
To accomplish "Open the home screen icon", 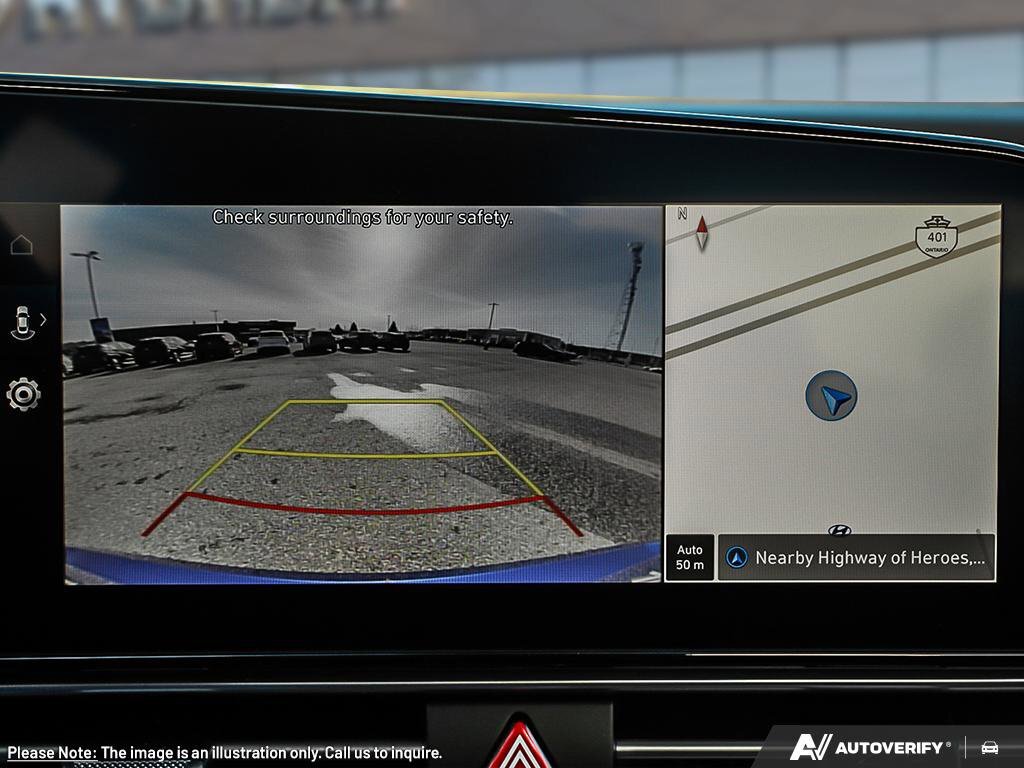I will point(22,245).
